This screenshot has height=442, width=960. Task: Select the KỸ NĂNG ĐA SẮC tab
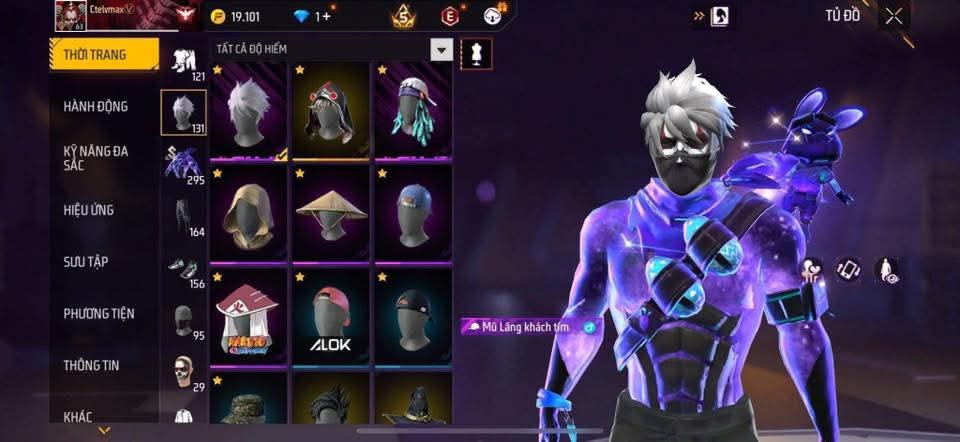(95, 157)
